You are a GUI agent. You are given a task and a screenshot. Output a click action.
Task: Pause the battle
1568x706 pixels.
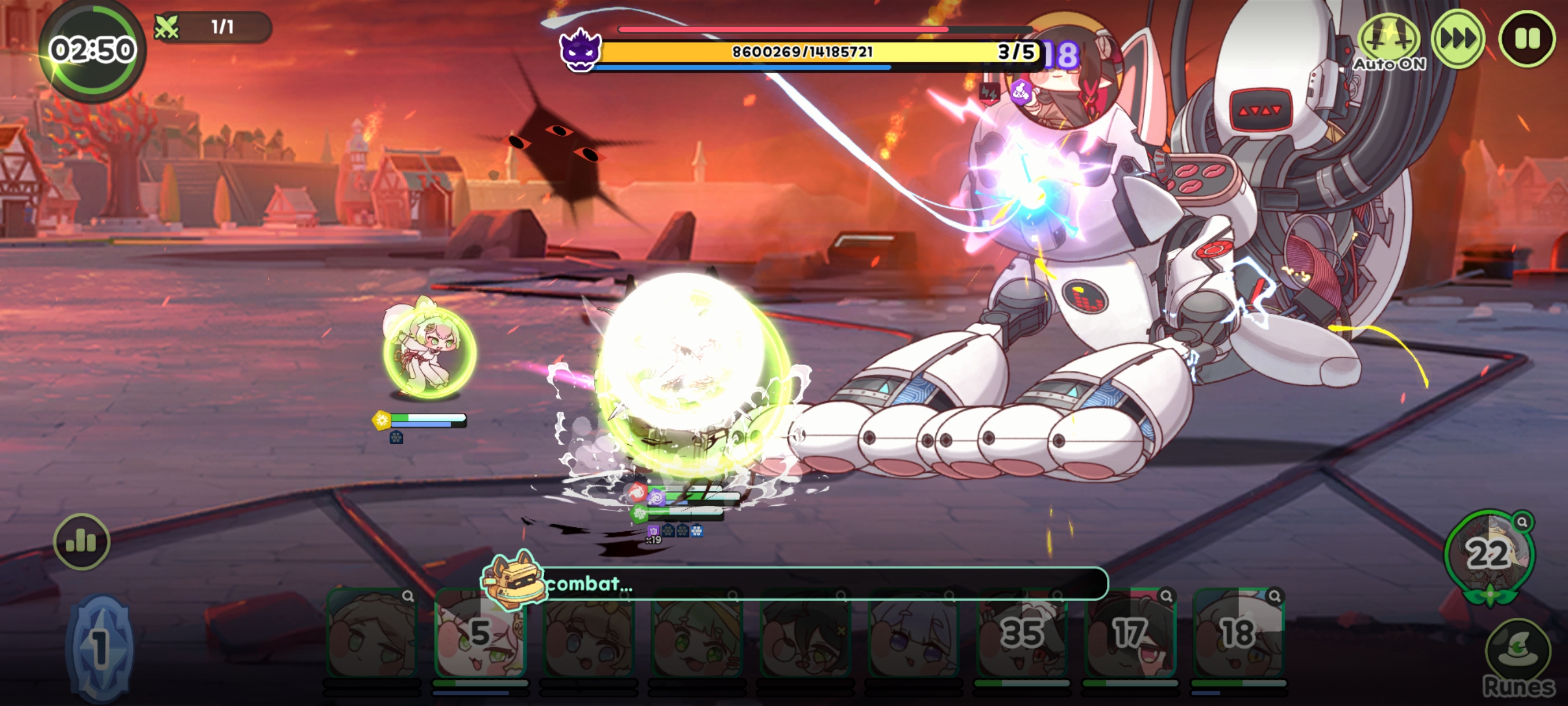pyautogui.click(x=1526, y=39)
